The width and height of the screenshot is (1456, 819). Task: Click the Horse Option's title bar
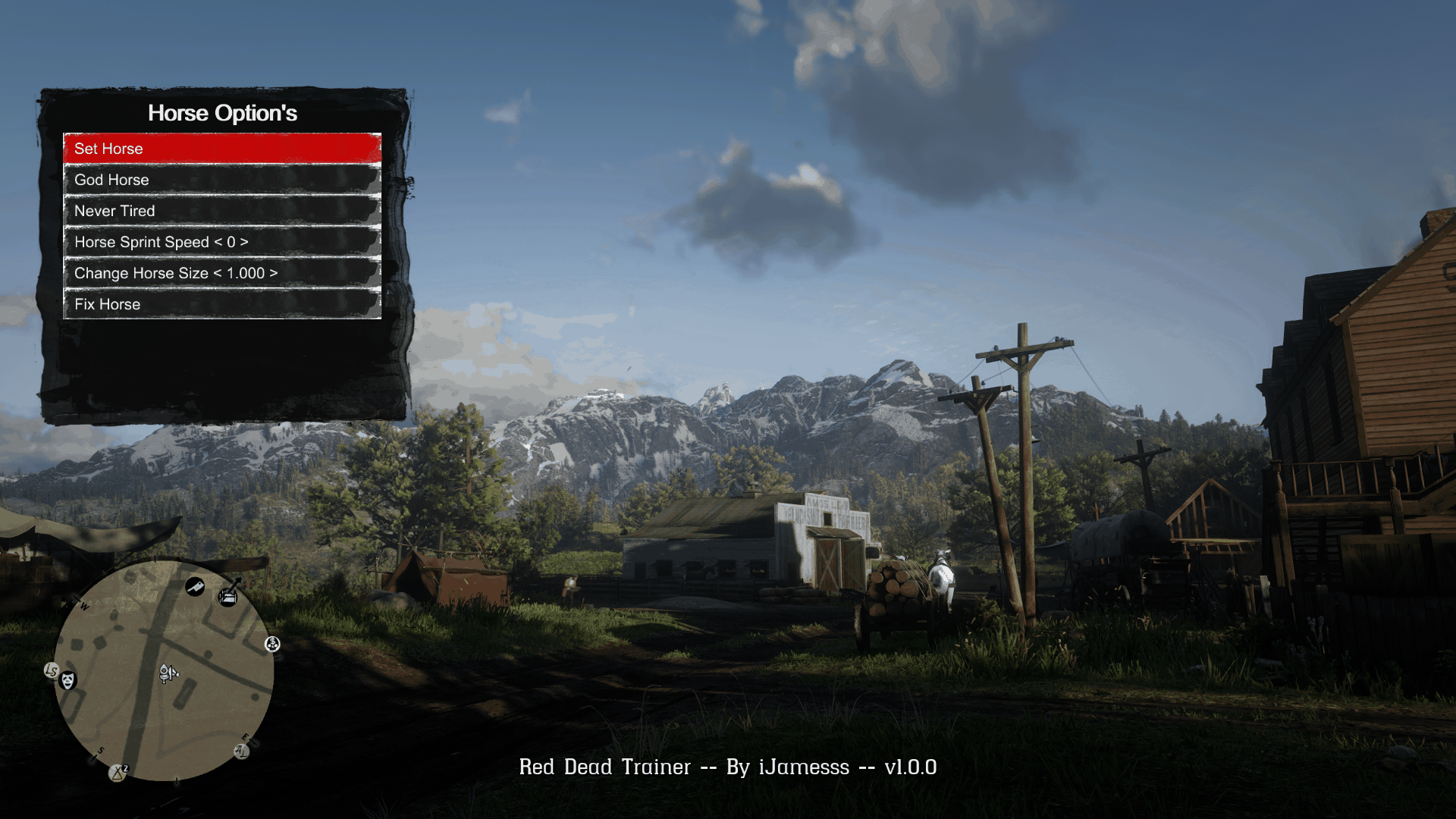(221, 113)
